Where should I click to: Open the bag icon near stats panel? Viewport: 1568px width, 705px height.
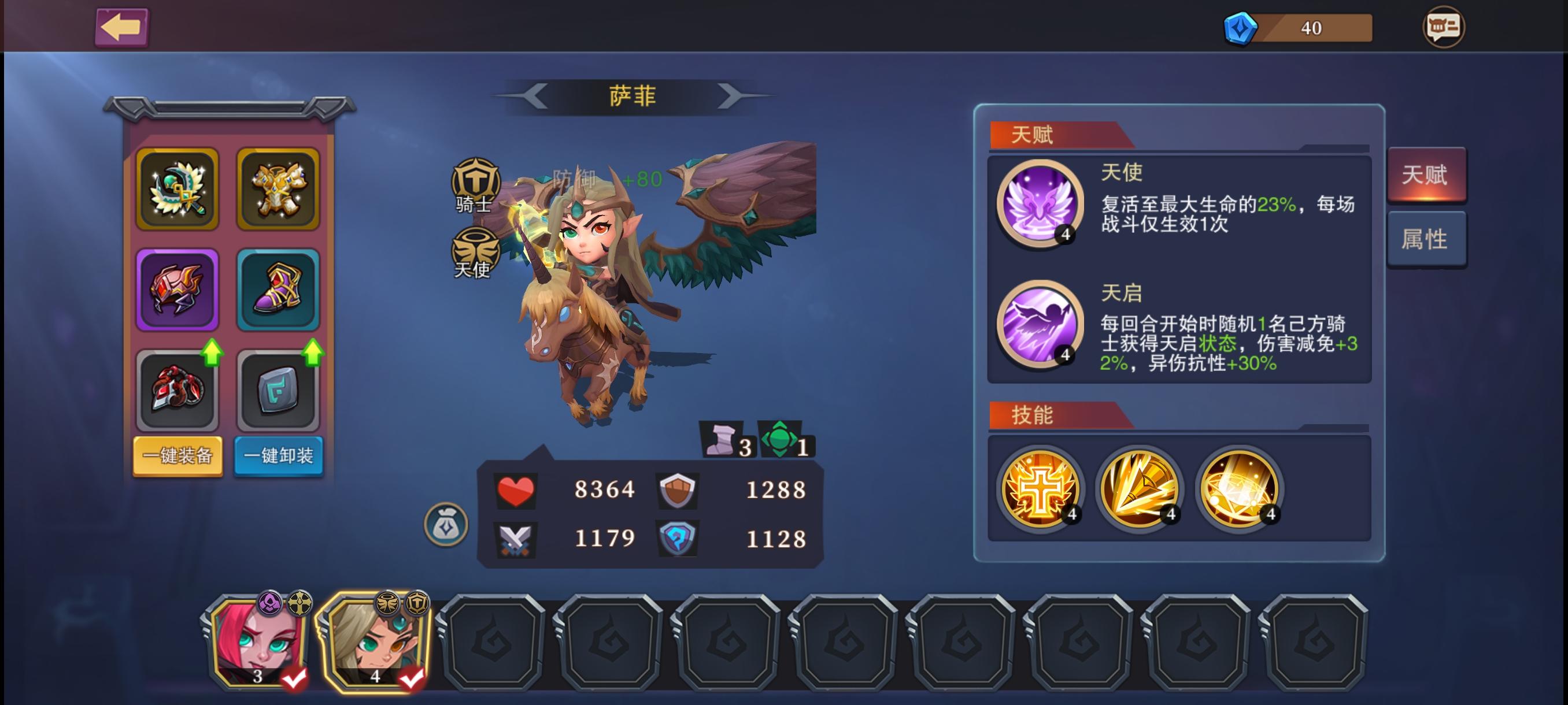click(x=449, y=524)
